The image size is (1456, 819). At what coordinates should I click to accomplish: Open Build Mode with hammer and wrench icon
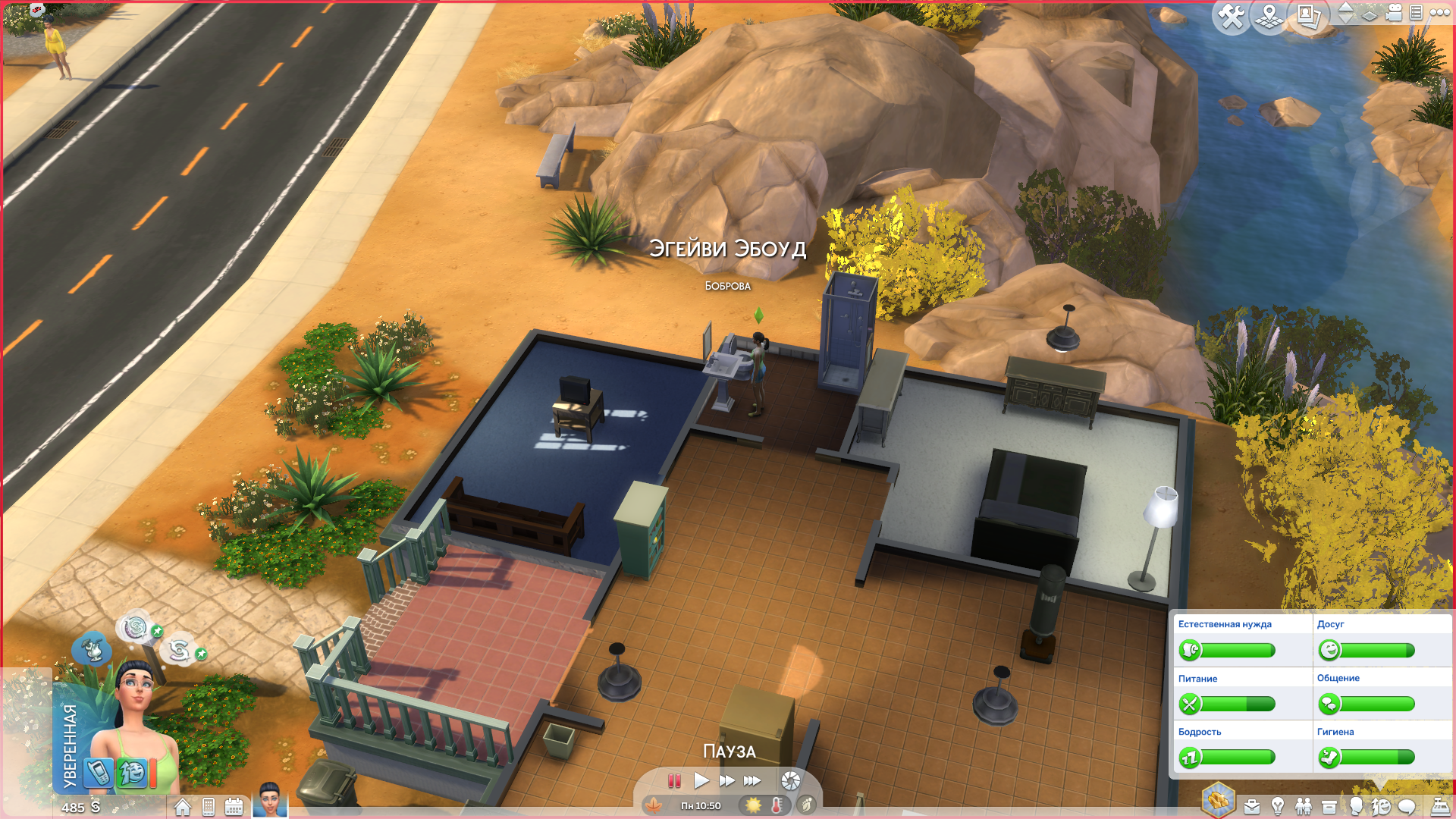1231,15
